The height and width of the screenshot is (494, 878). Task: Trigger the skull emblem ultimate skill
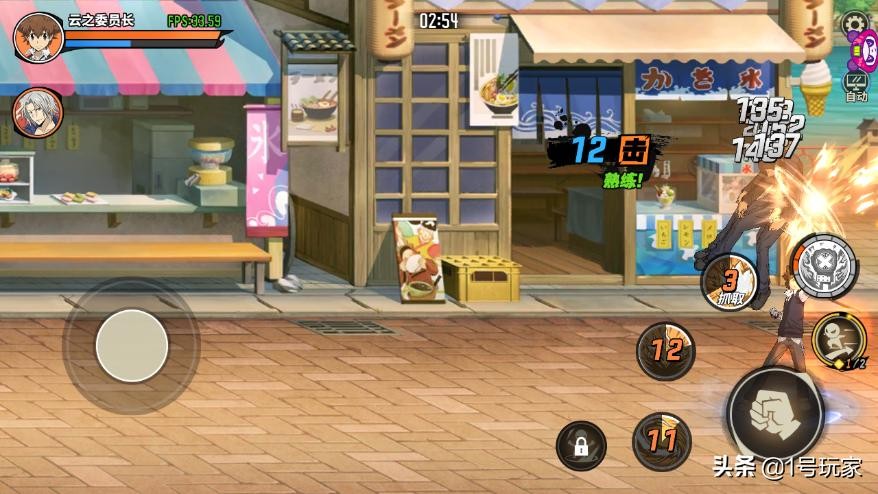coord(825,266)
